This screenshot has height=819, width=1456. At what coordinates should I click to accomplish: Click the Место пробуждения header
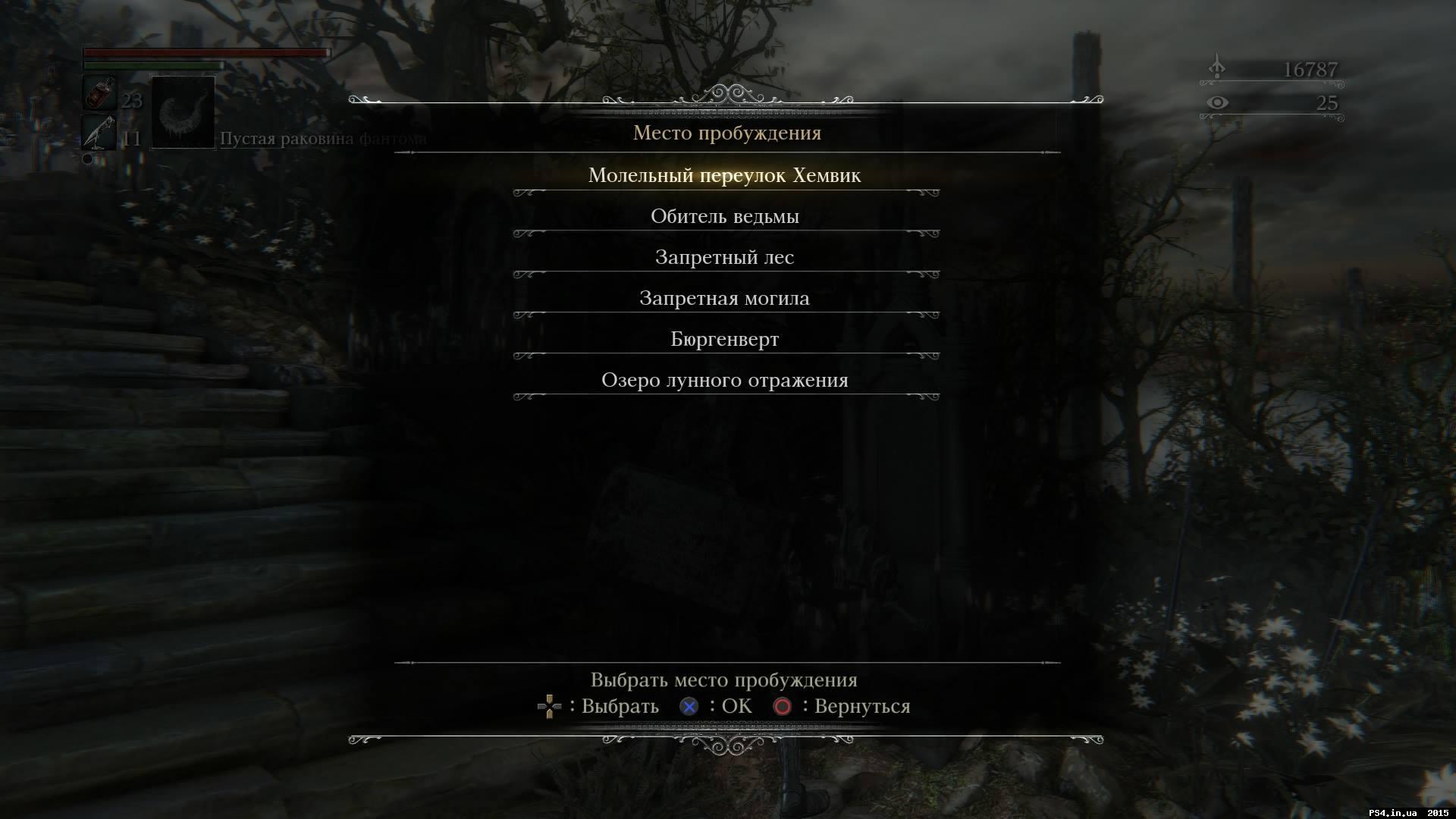coord(727,133)
